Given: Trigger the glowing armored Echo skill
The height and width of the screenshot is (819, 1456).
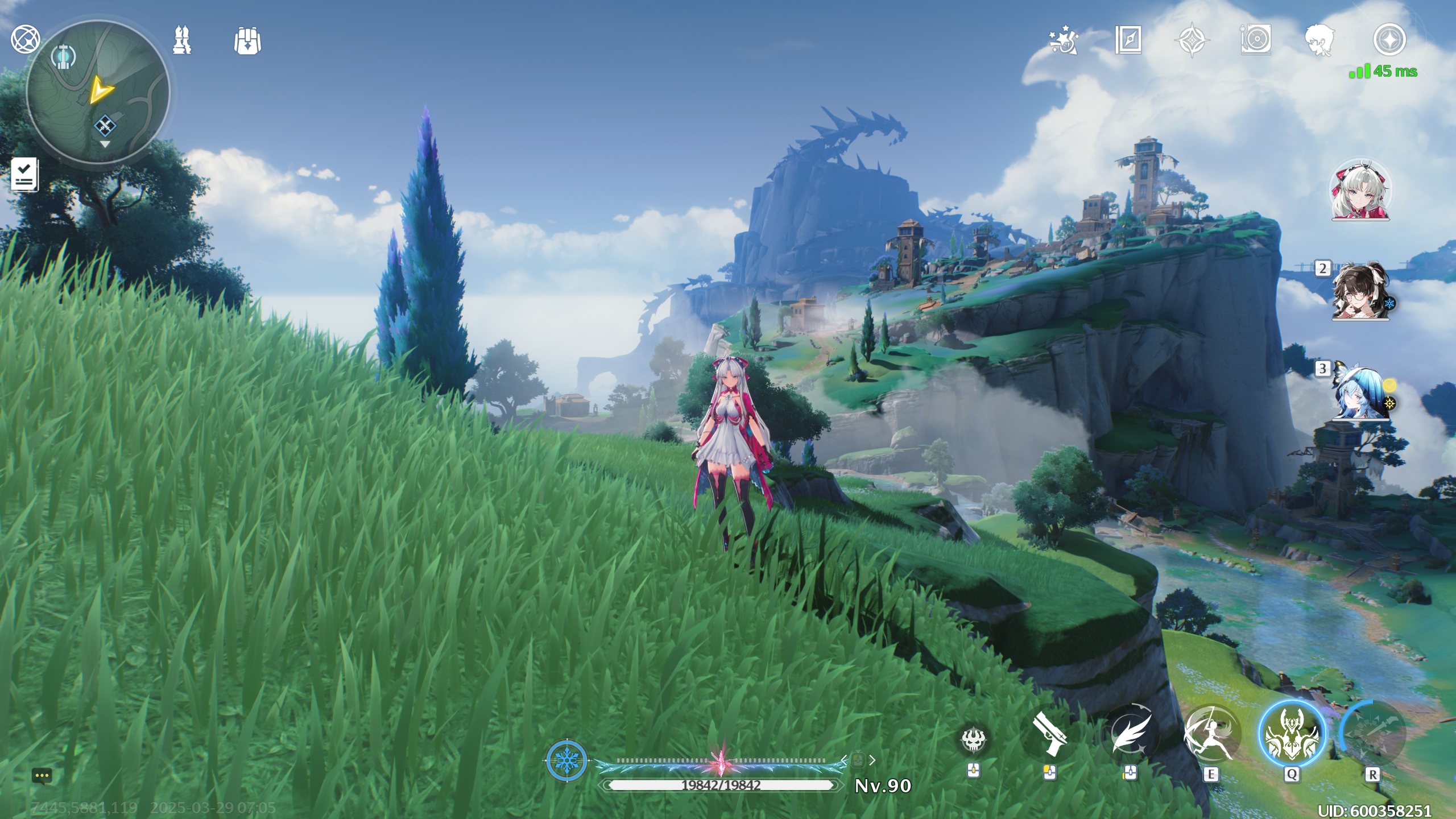Looking at the screenshot, I should [1291, 735].
